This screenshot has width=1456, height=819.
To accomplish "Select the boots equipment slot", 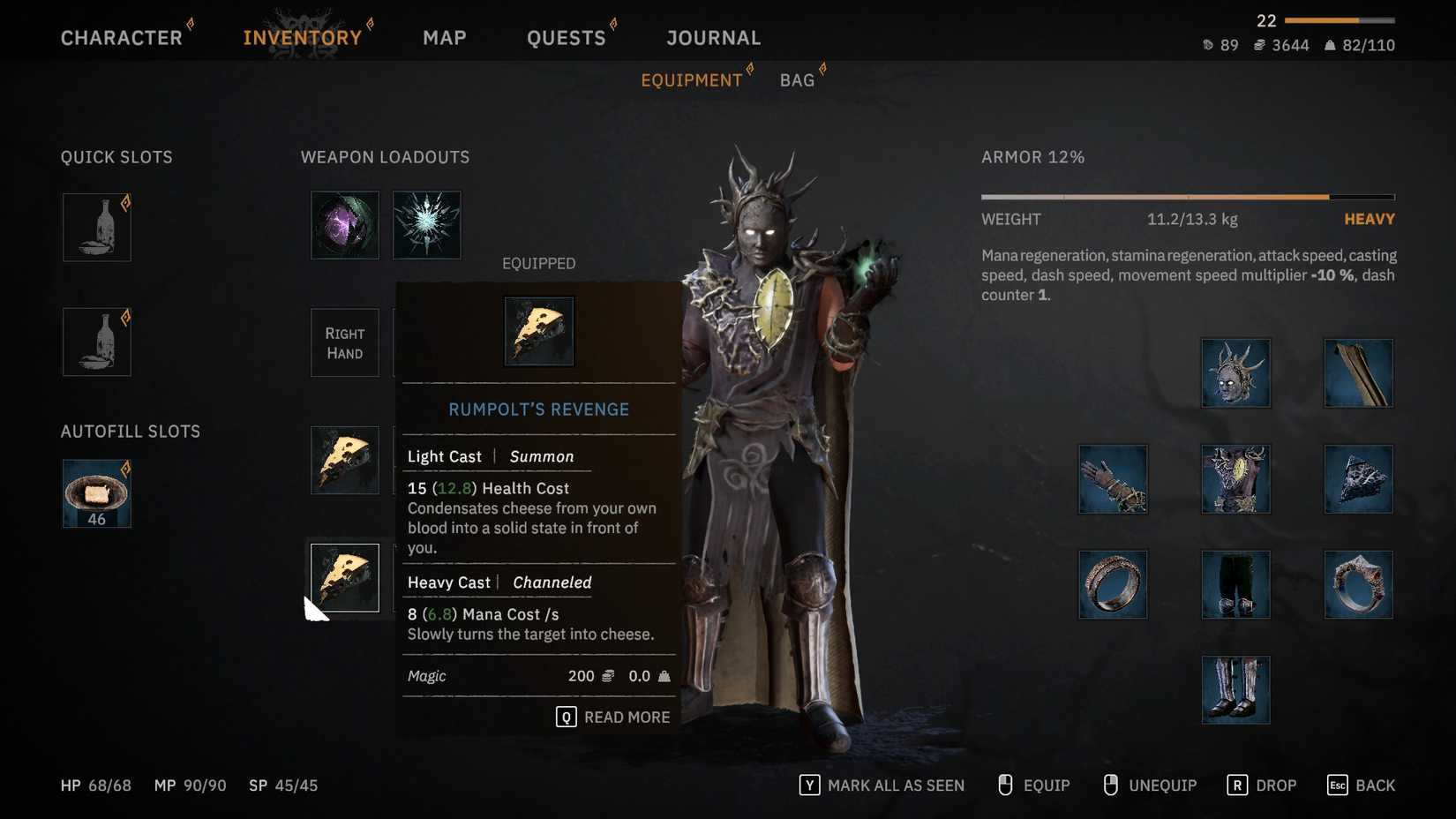I will [x=1235, y=689].
